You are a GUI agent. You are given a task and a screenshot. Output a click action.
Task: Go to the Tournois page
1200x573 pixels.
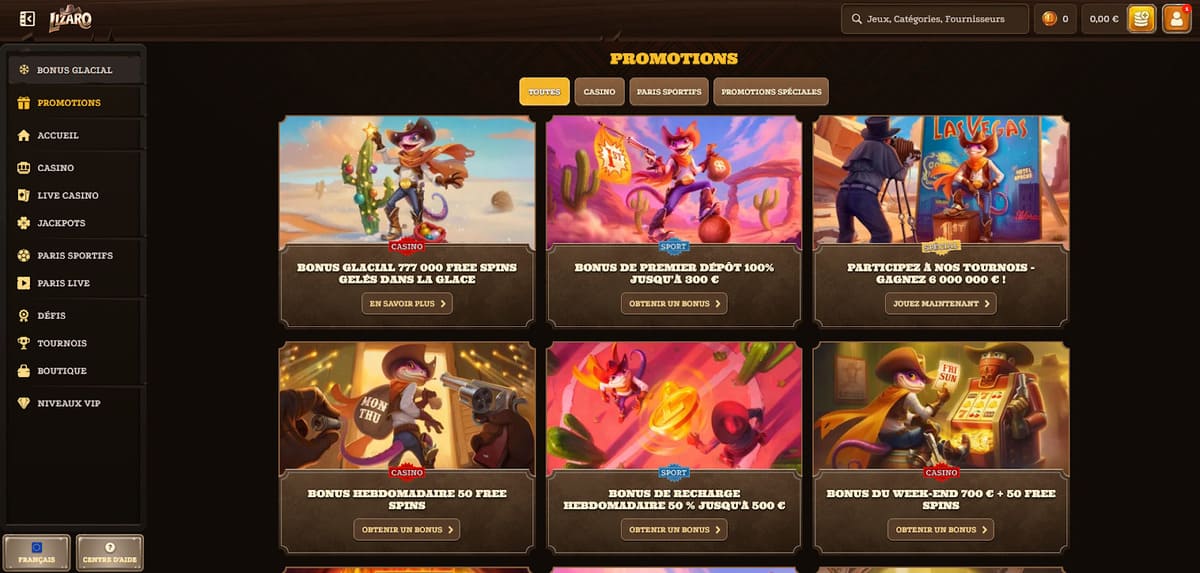(62, 343)
